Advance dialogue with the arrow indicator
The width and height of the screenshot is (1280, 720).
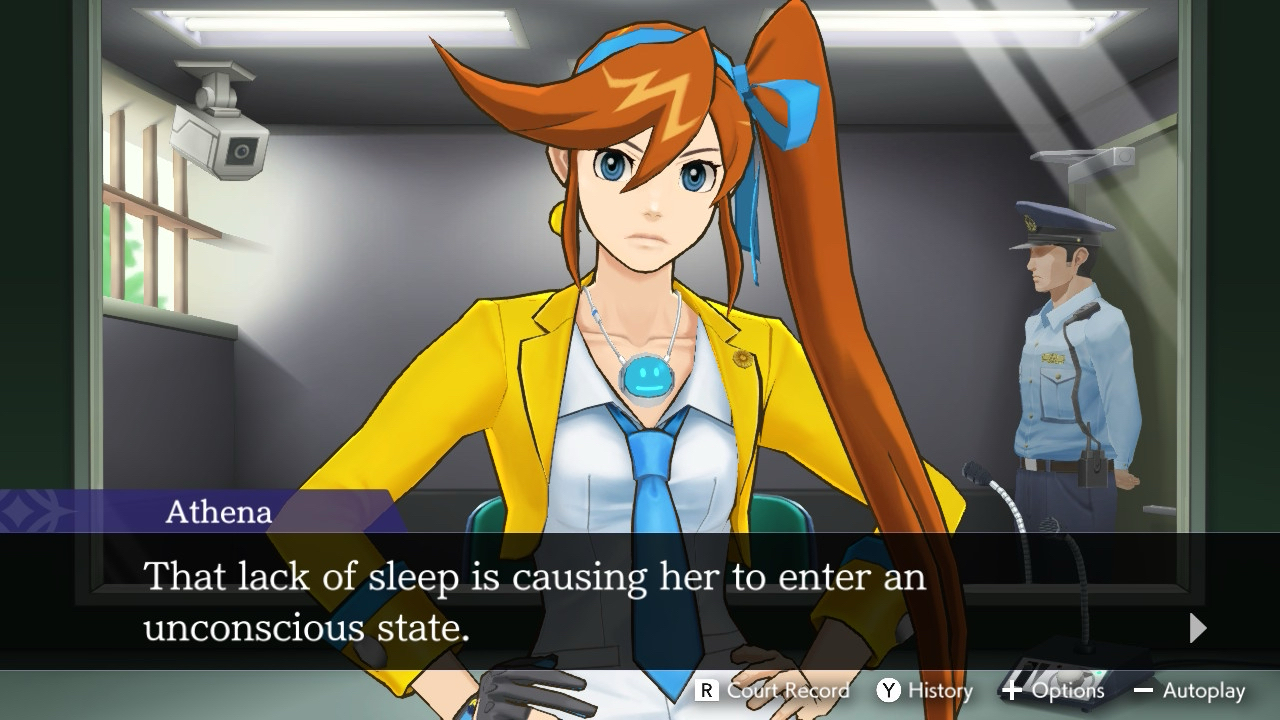coord(1198,628)
